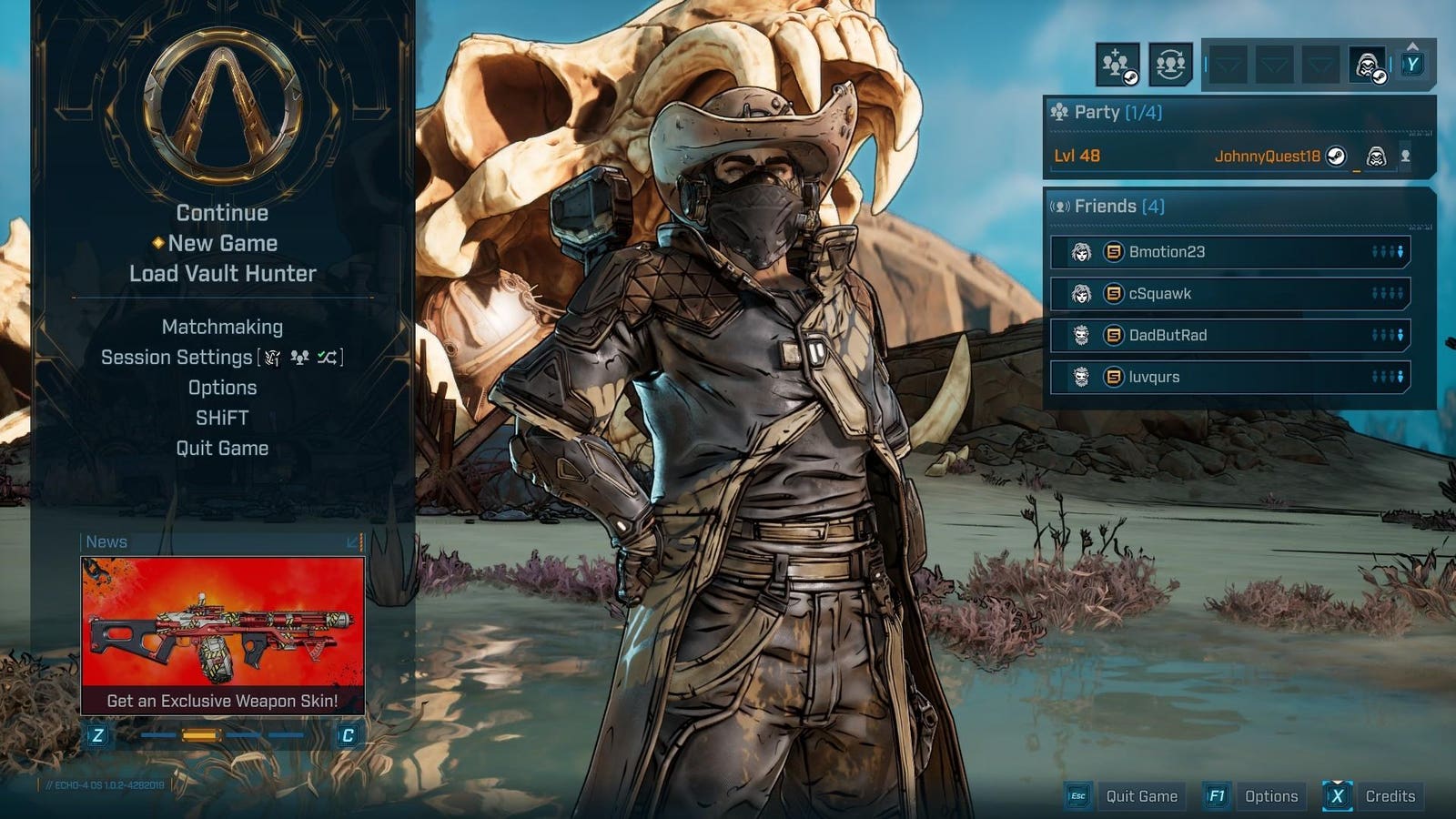Open Session Settings
This screenshot has height=819, width=1456.
pos(177,358)
